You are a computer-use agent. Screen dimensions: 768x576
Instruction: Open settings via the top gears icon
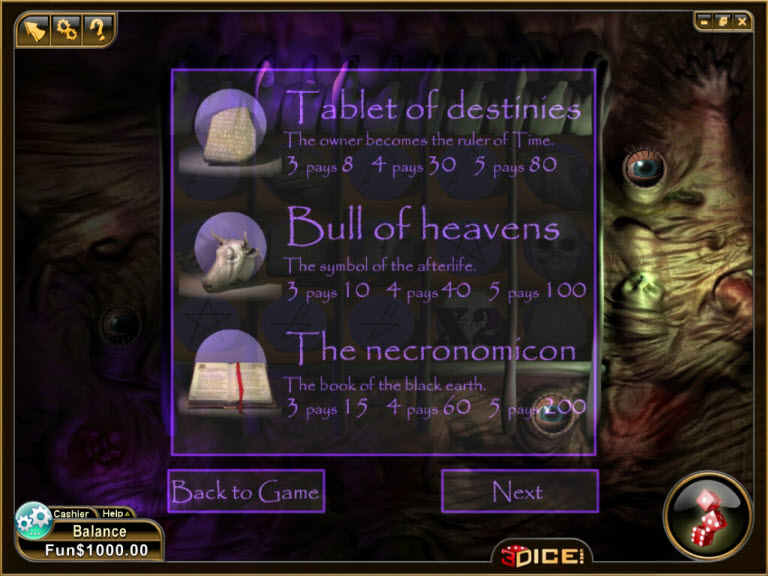pos(67,29)
